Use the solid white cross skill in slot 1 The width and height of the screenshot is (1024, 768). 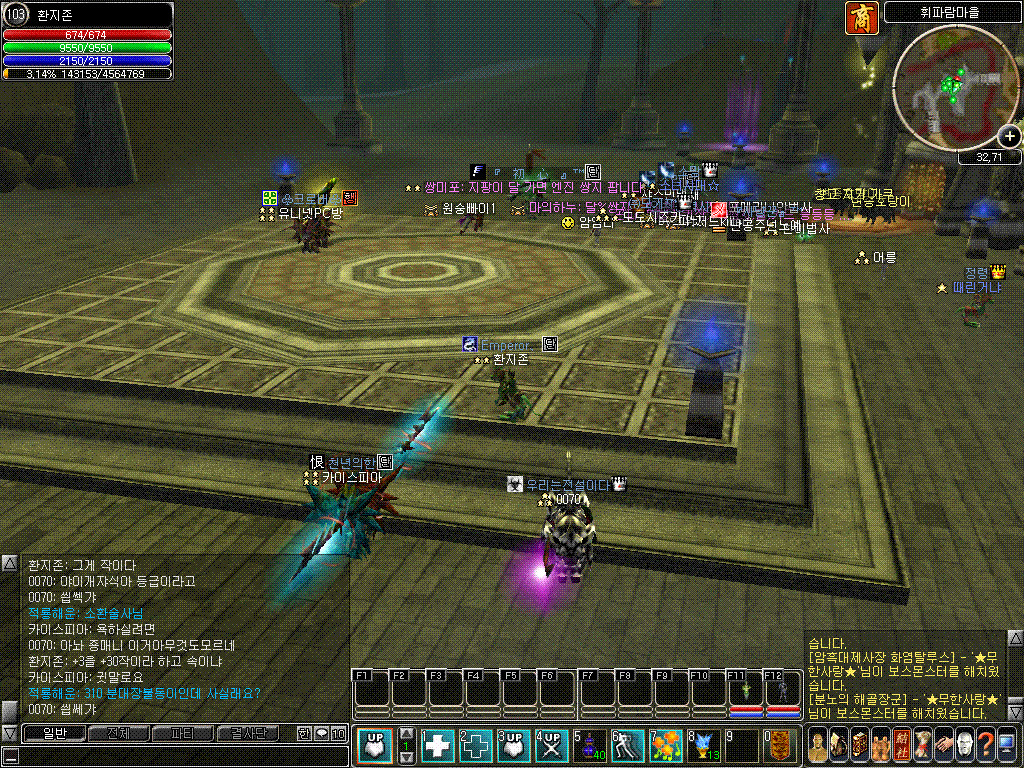point(438,746)
